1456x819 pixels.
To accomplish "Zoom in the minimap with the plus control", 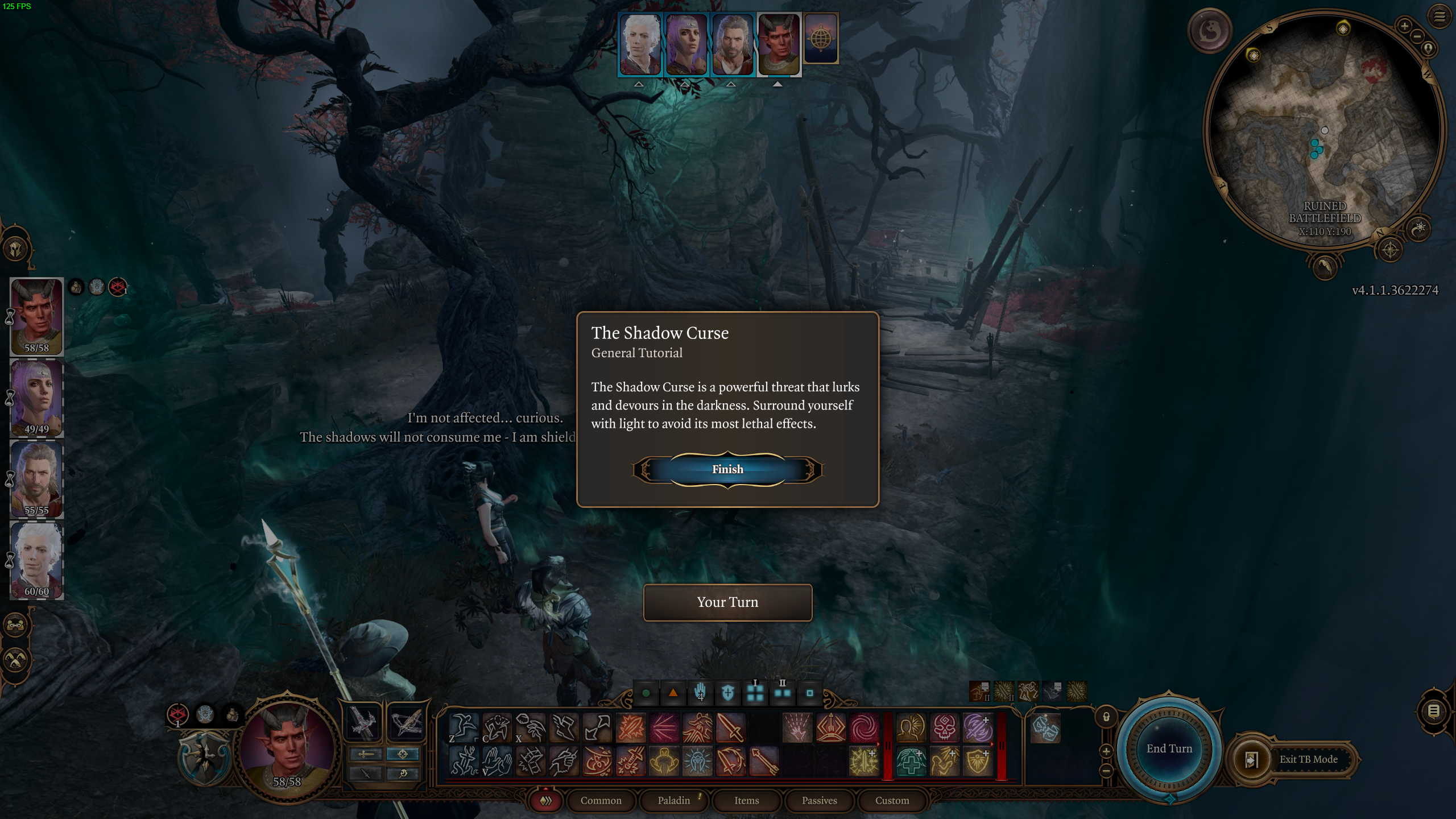I will click(x=1405, y=26).
